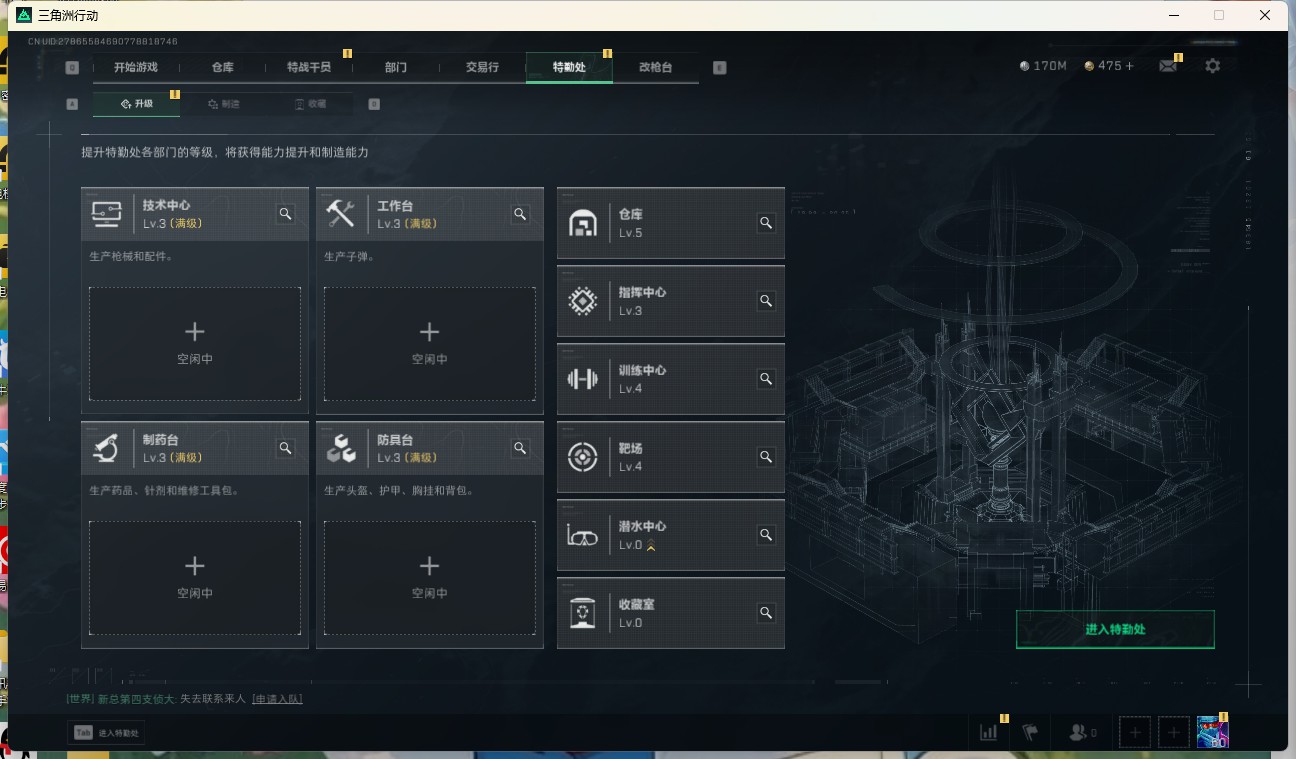Open the battle stats bar-chart icon
Image resolution: width=1296 pixels, height=759 pixels.
[x=988, y=732]
